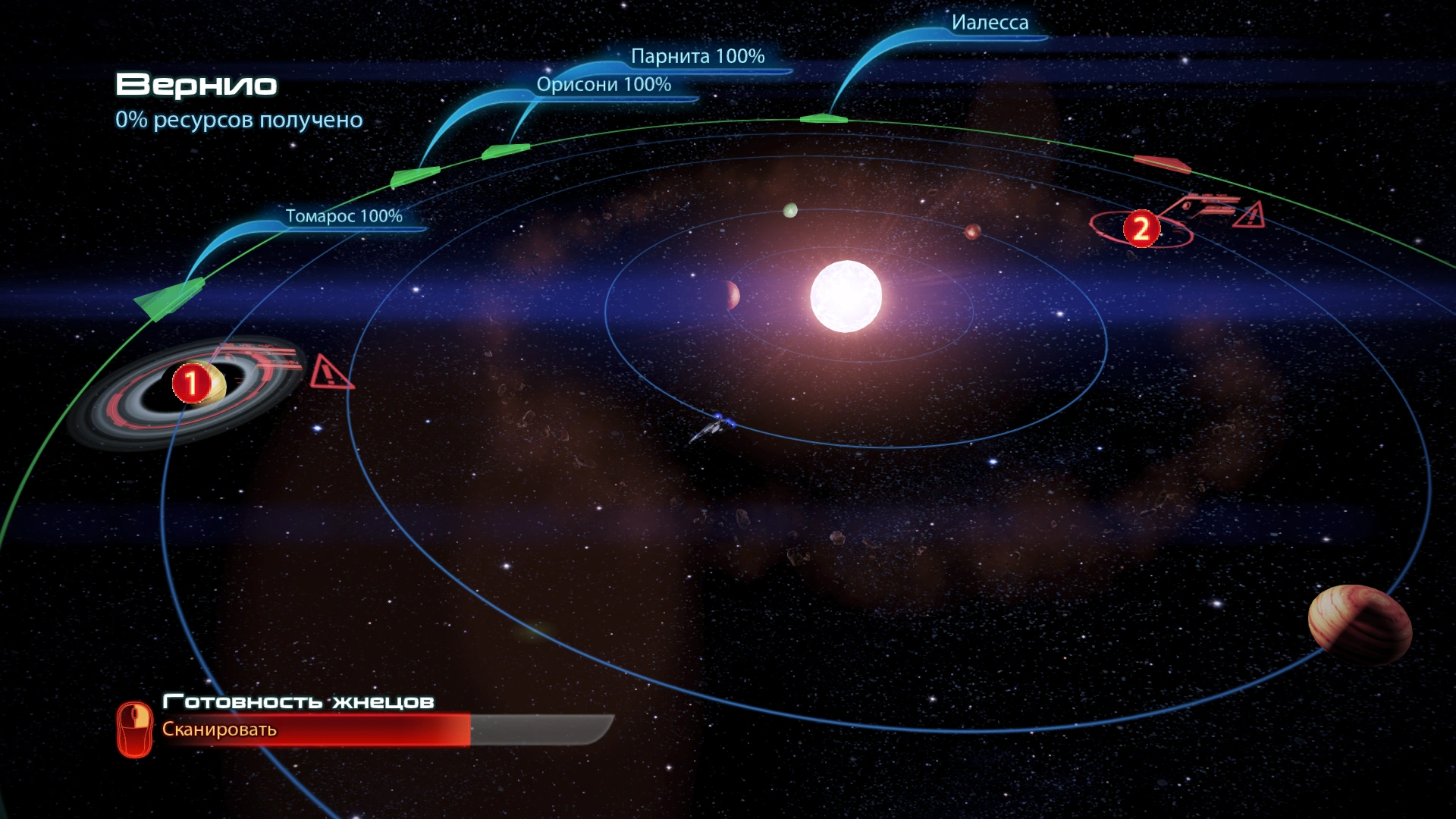Choose the Орисони 100% planet label
This screenshot has height=819, width=1456.
coord(604,84)
